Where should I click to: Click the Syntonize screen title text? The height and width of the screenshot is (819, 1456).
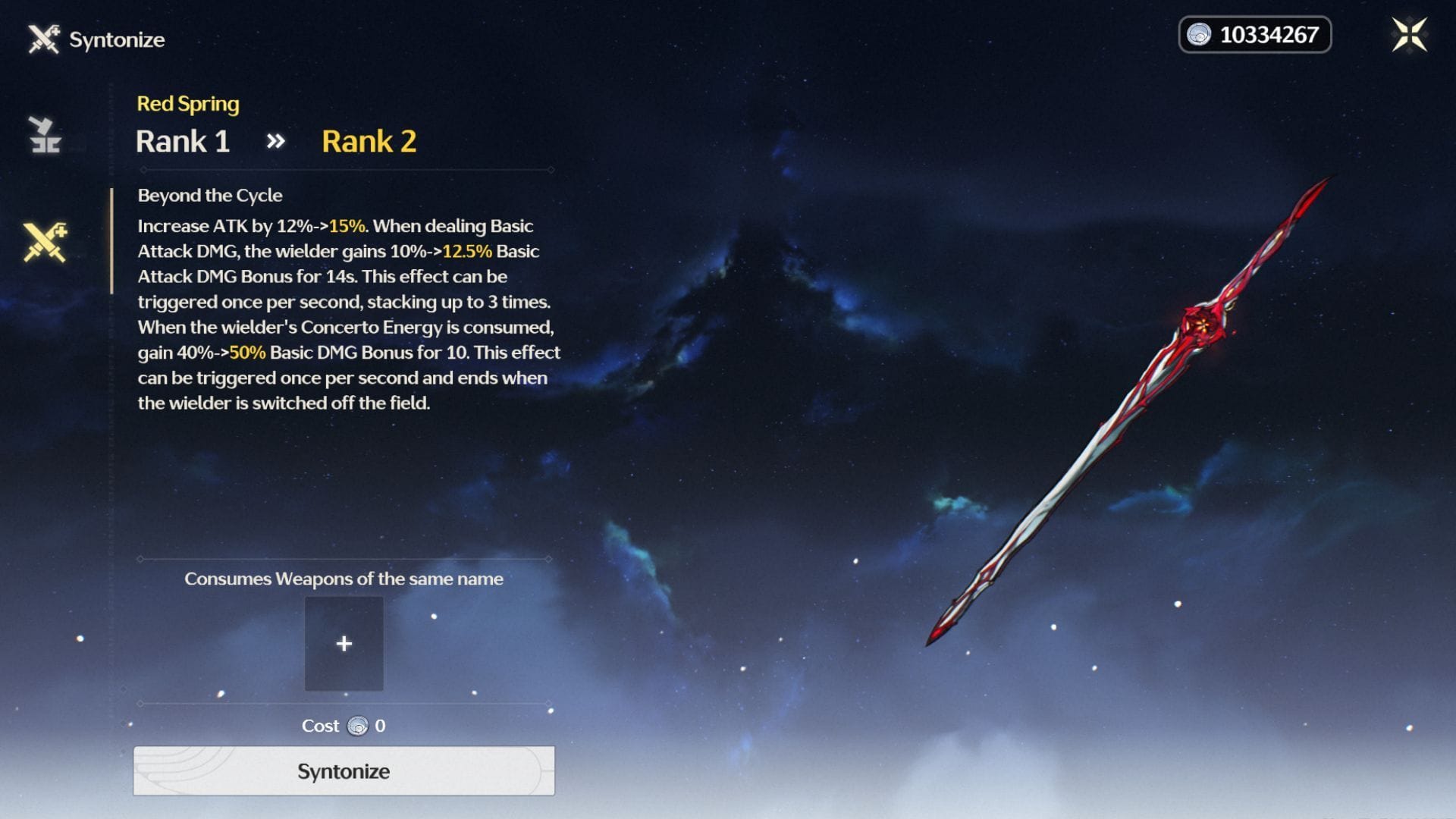118,39
